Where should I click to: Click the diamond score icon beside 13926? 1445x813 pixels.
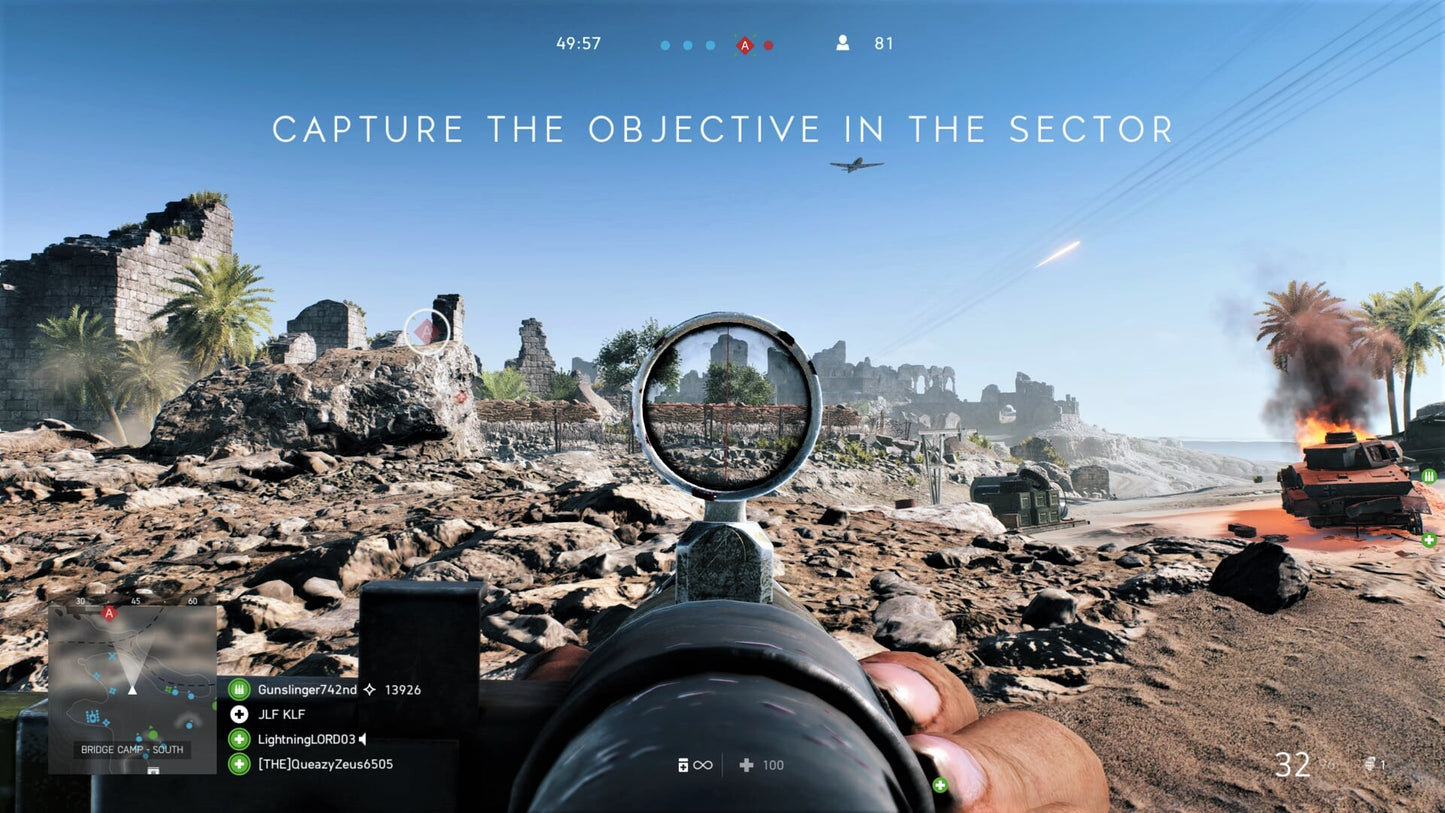369,689
